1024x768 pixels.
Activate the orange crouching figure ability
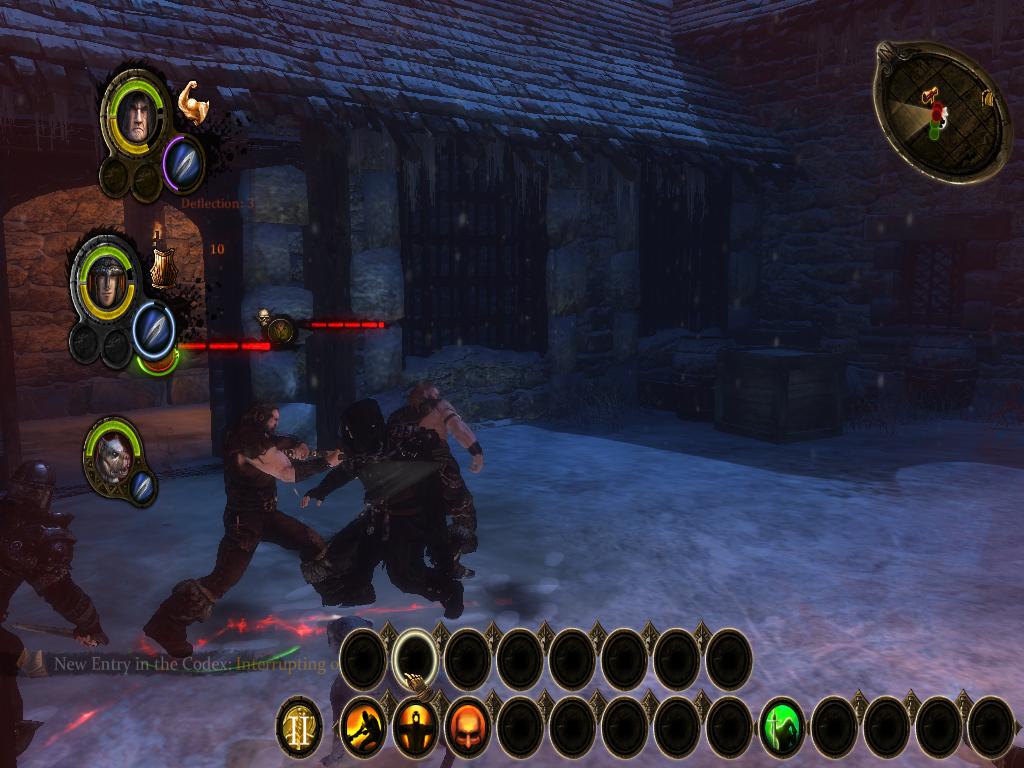coord(362,727)
